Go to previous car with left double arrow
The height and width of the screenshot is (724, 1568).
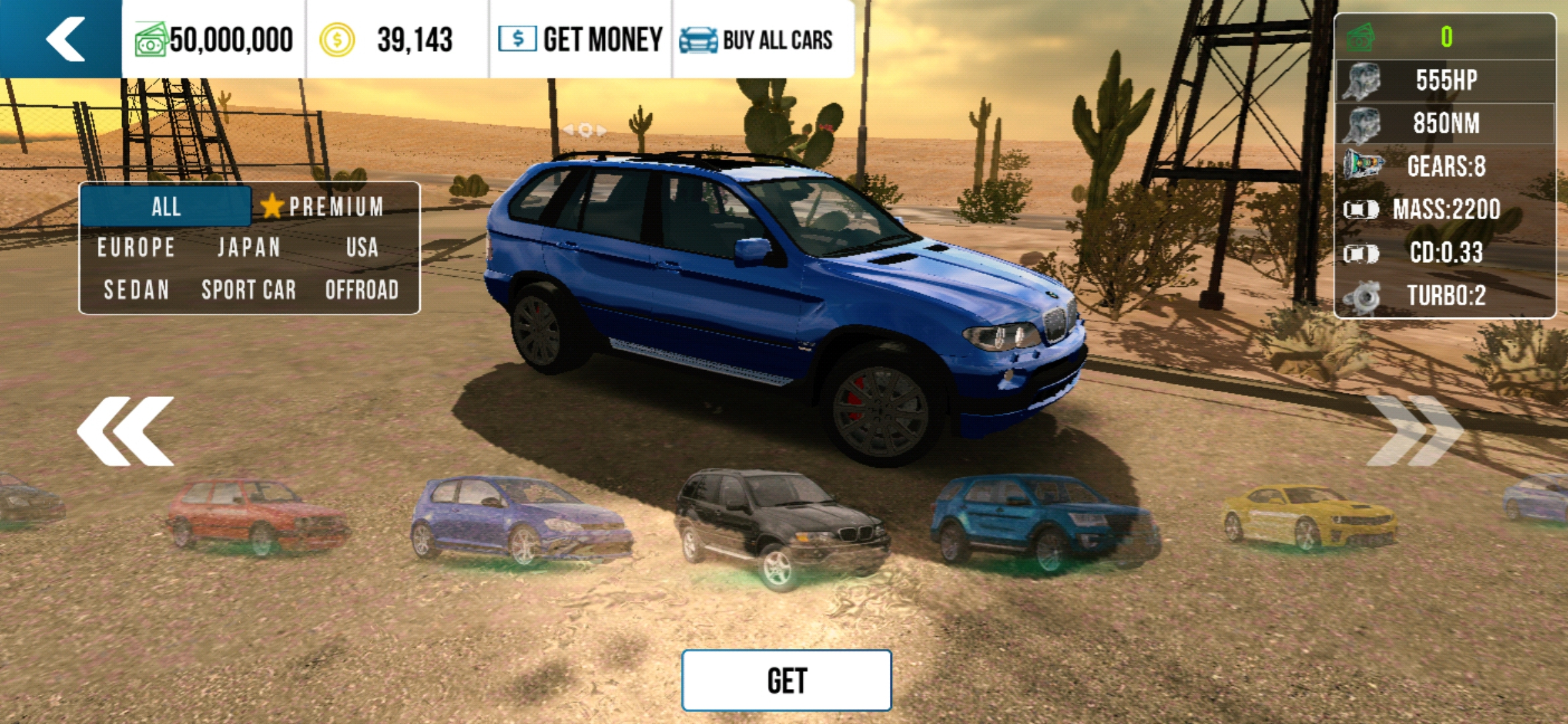point(125,431)
